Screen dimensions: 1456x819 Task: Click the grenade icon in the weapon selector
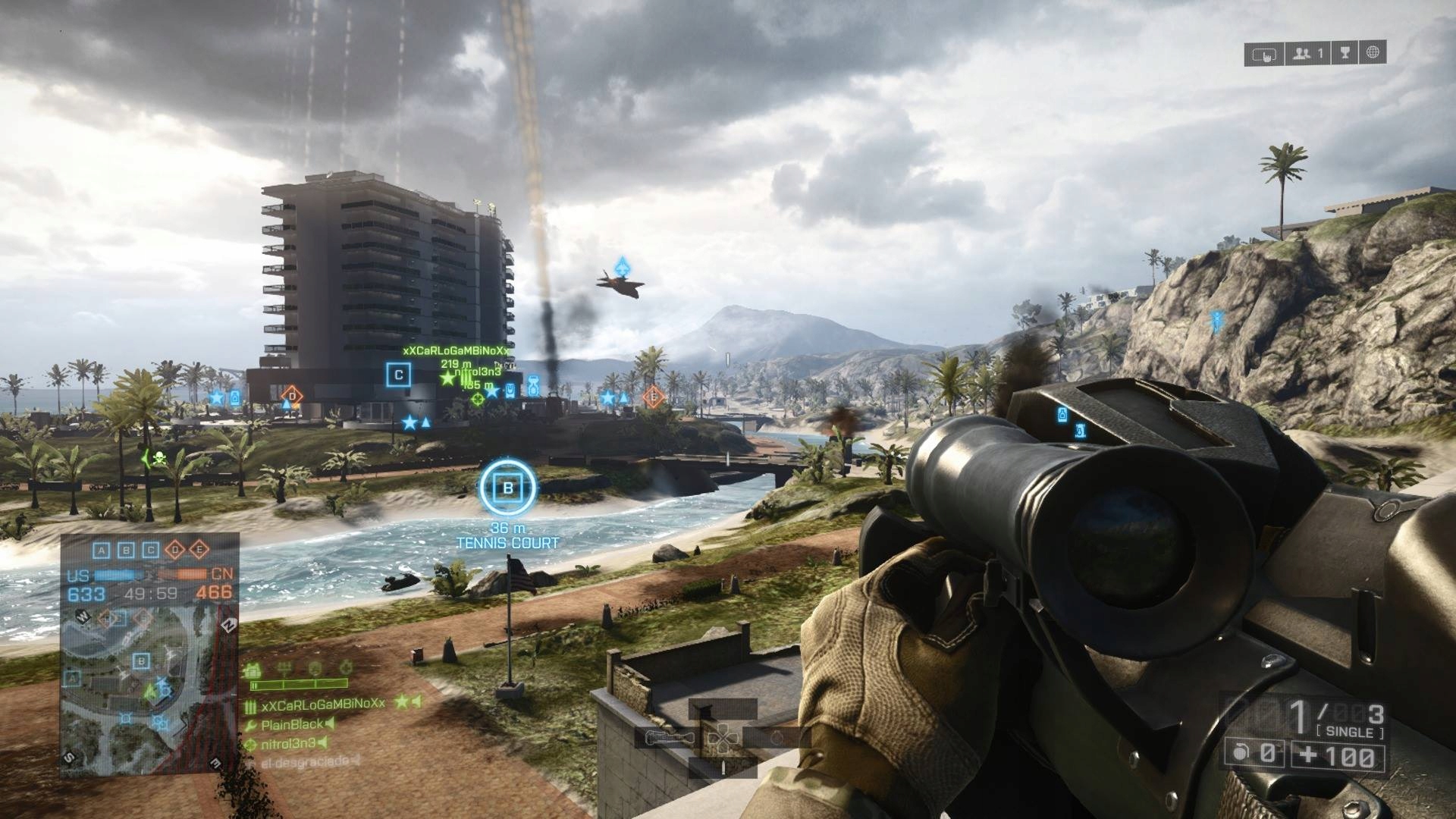point(777,737)
